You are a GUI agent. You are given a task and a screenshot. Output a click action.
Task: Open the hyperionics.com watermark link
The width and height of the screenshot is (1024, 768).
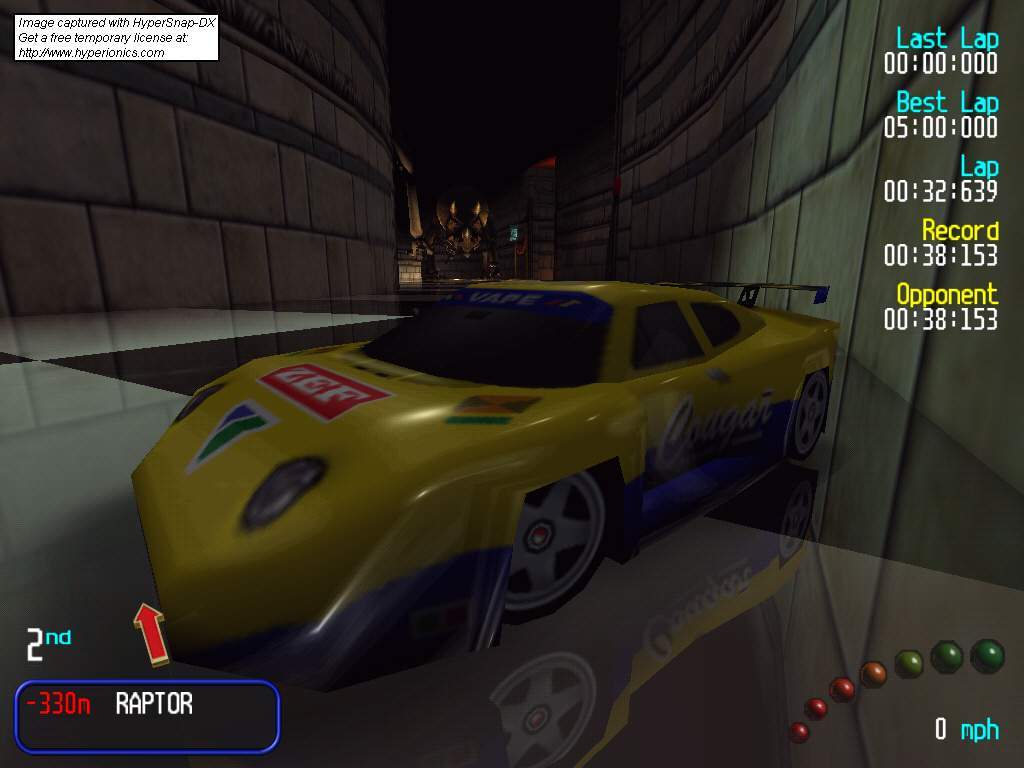tap(91, 52)
